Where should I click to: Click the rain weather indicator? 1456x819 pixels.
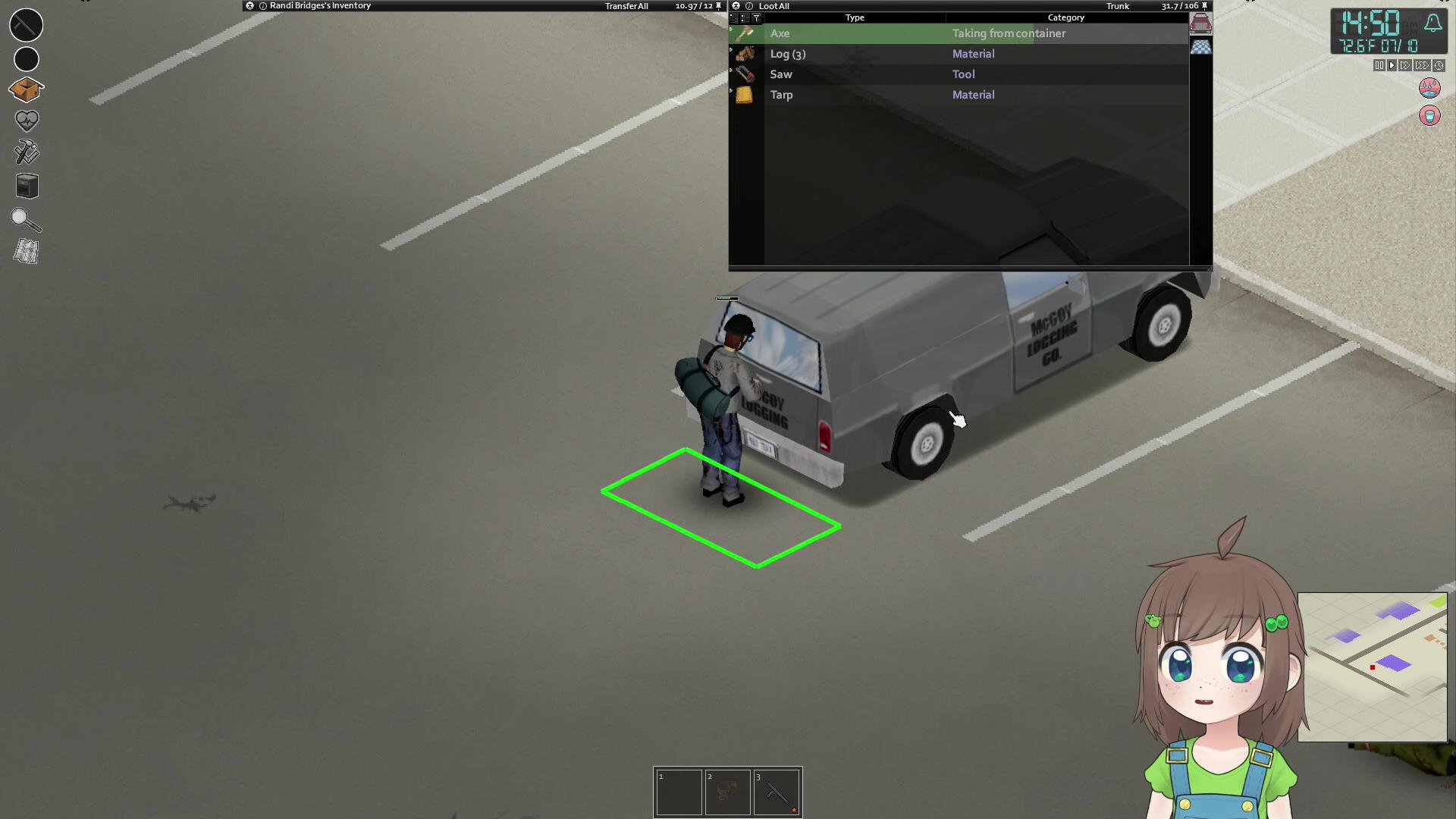coord(1428,88)
